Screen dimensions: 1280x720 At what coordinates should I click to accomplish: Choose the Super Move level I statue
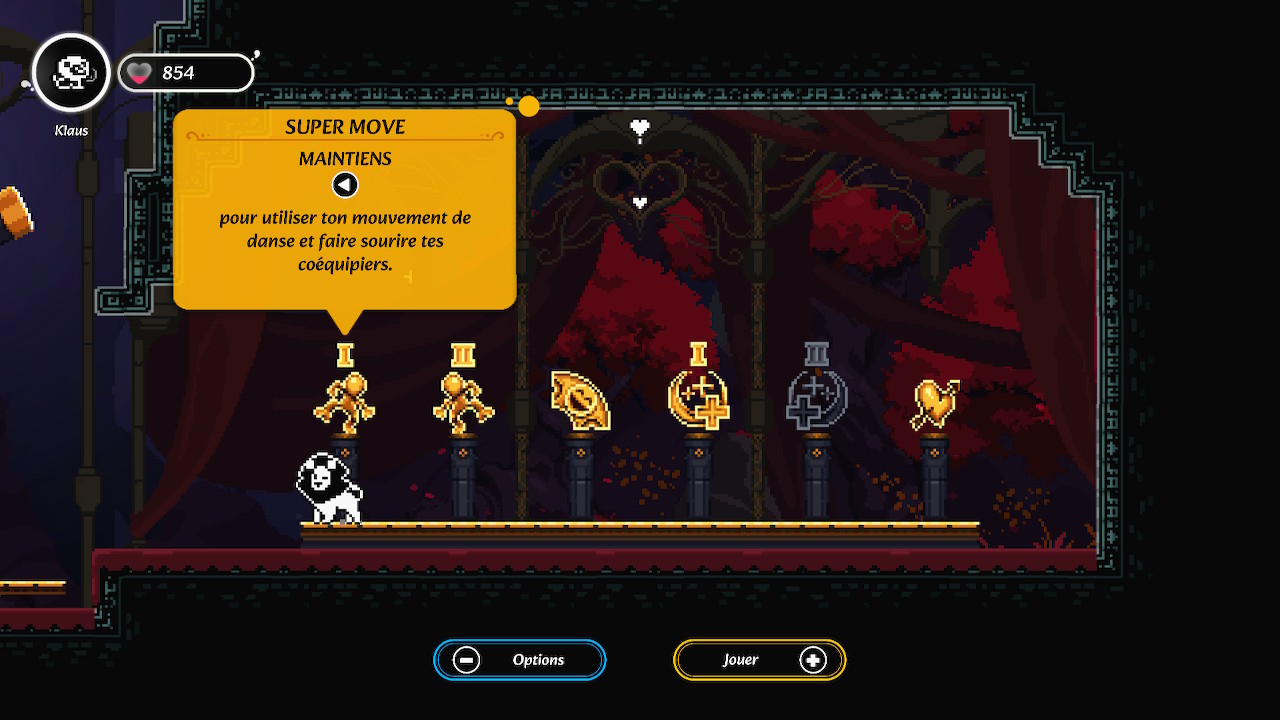point(344,402)
